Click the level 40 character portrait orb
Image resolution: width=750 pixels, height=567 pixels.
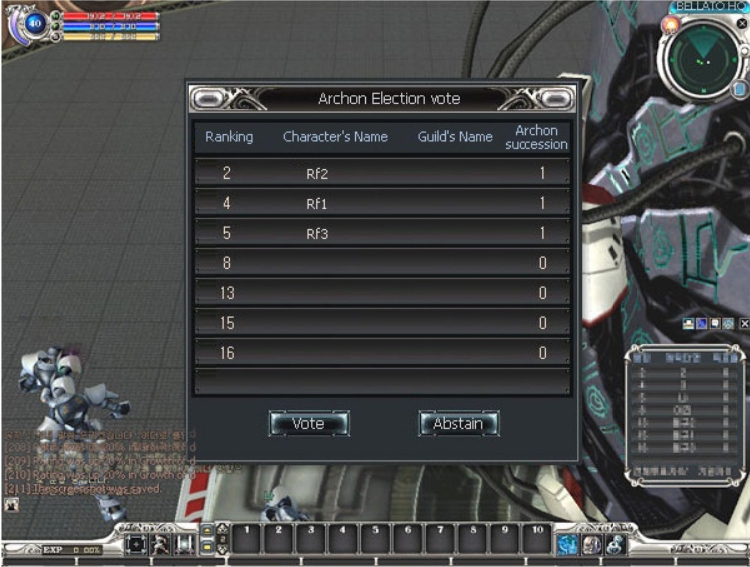click(36, 22)
